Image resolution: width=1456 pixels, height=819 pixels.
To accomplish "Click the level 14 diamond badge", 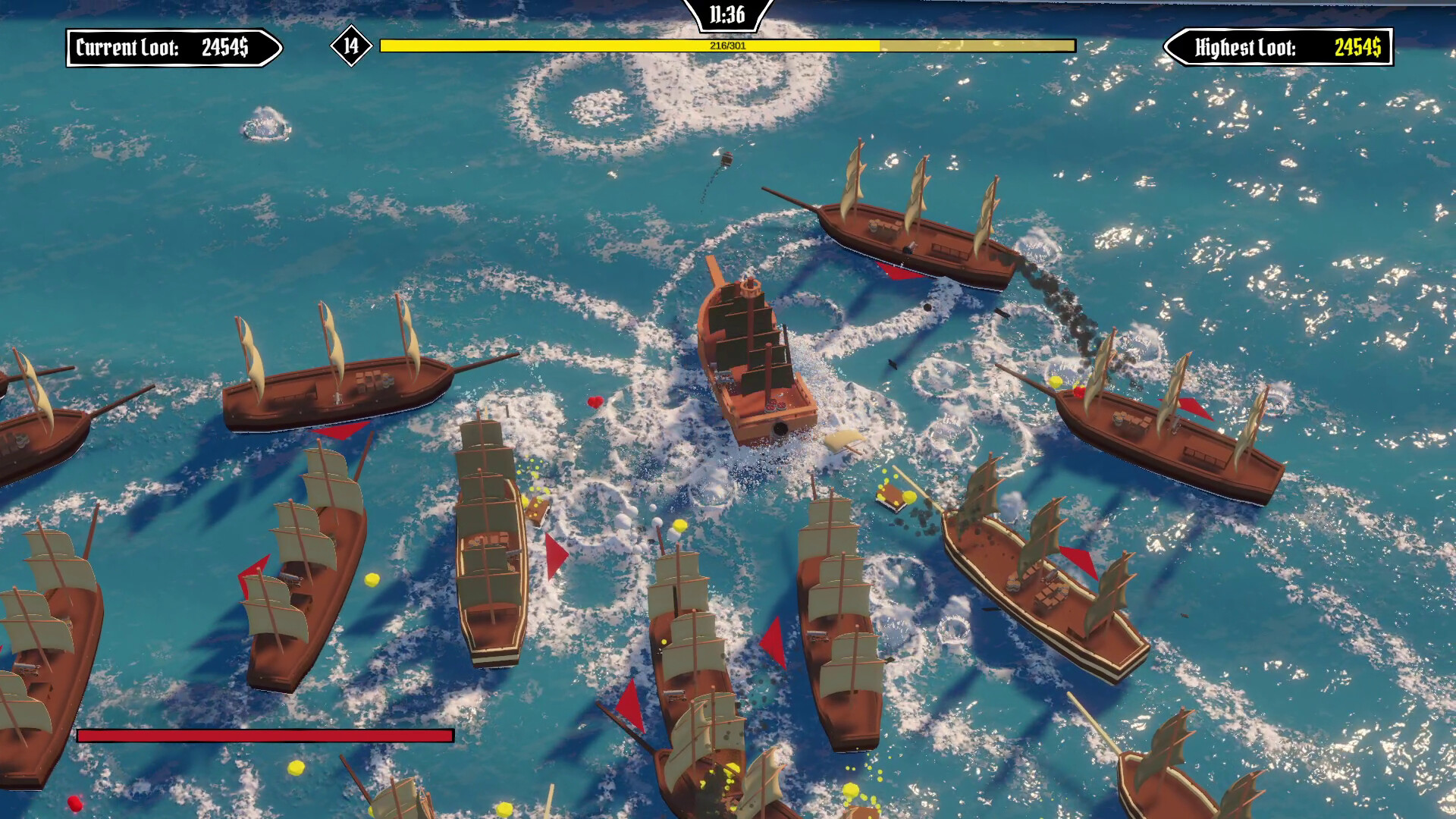I will [349, 46].
